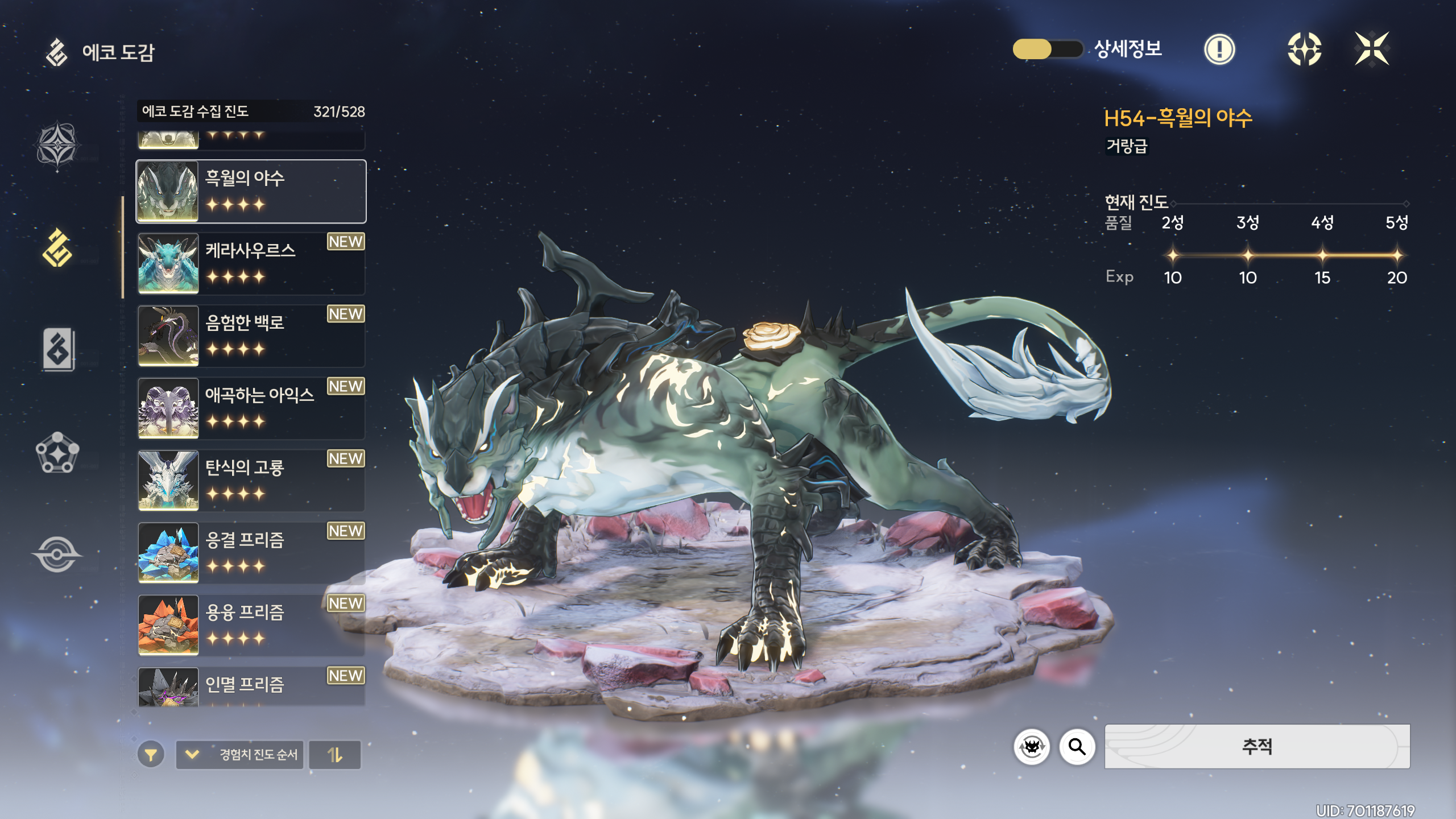
Task: Switch to the highlighted yellow echo tab
Action: pos(57,248)
